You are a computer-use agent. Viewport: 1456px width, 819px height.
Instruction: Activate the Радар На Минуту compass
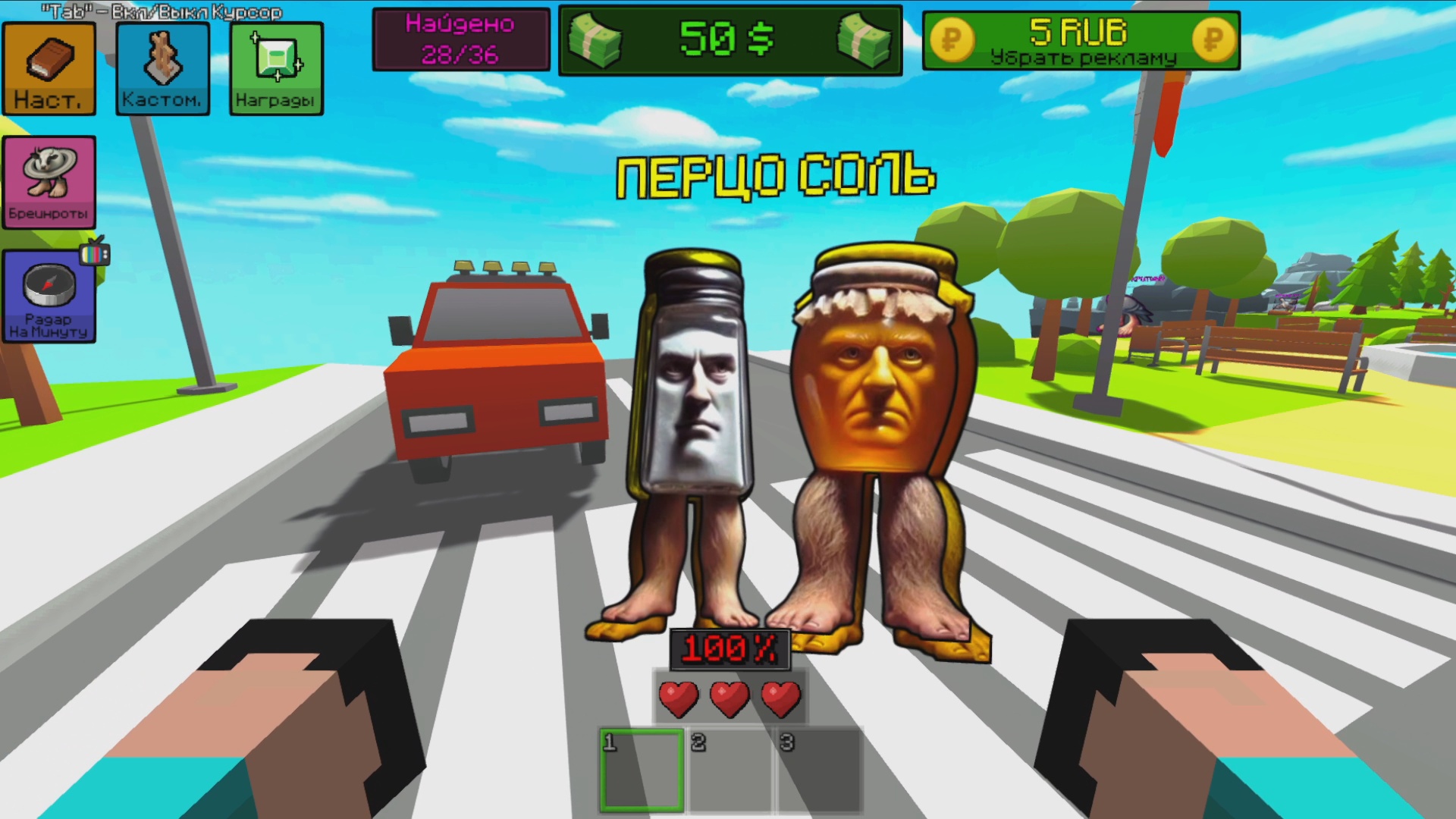click(49, 296)
